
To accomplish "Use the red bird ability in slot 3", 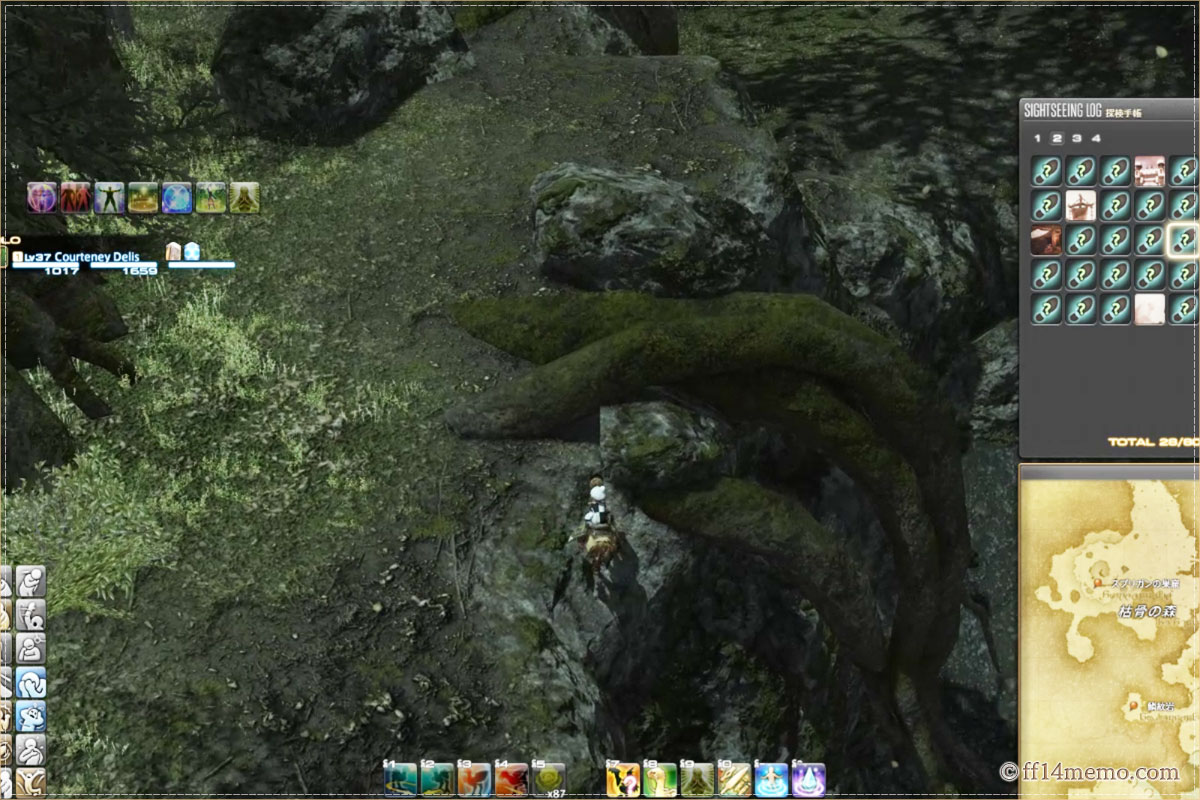I will pyautogui.click(x=474, y=778).
